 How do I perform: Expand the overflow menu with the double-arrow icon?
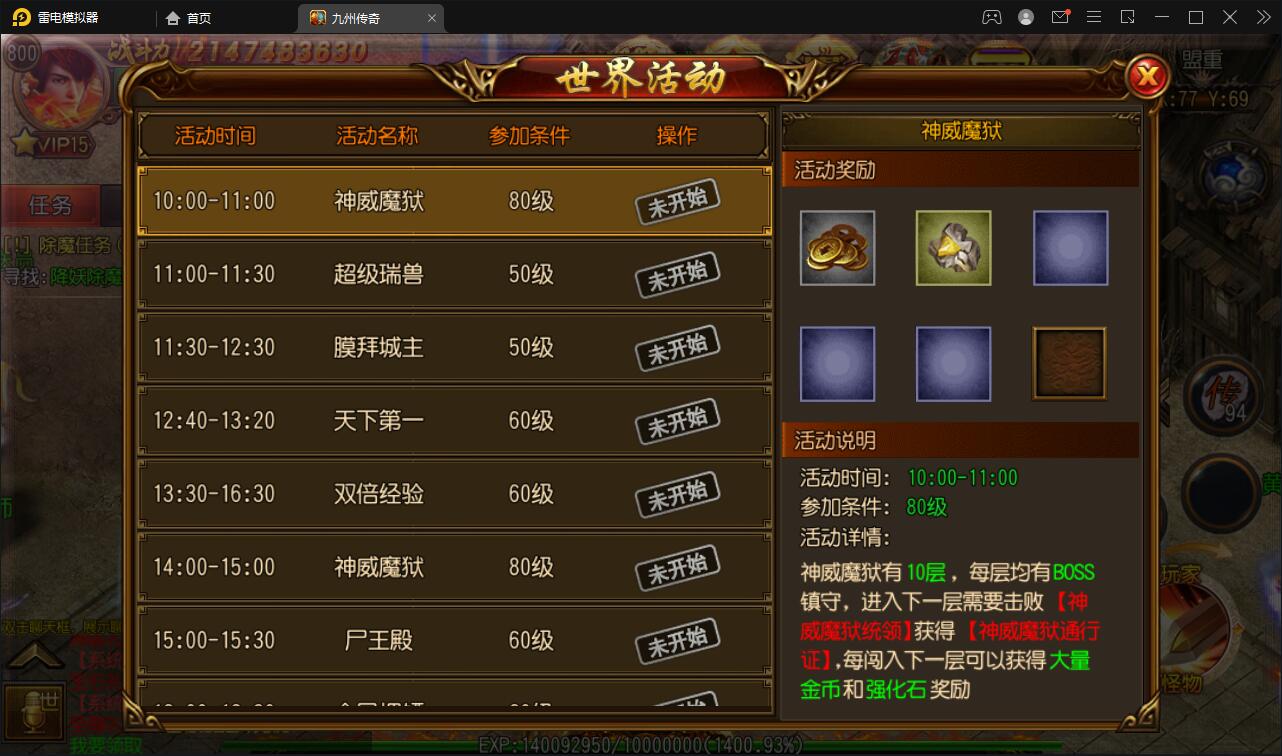(1262, 17)
